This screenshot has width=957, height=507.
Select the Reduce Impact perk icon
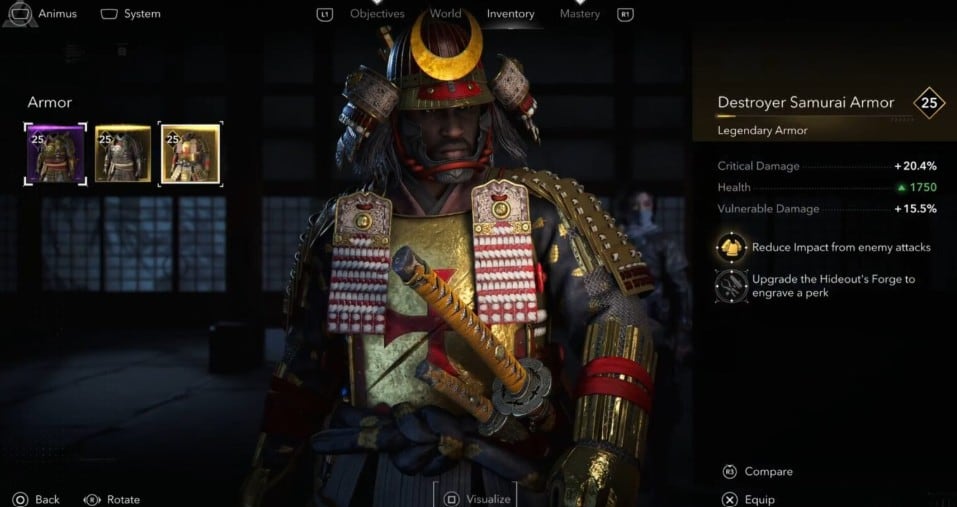pos(732,247)
